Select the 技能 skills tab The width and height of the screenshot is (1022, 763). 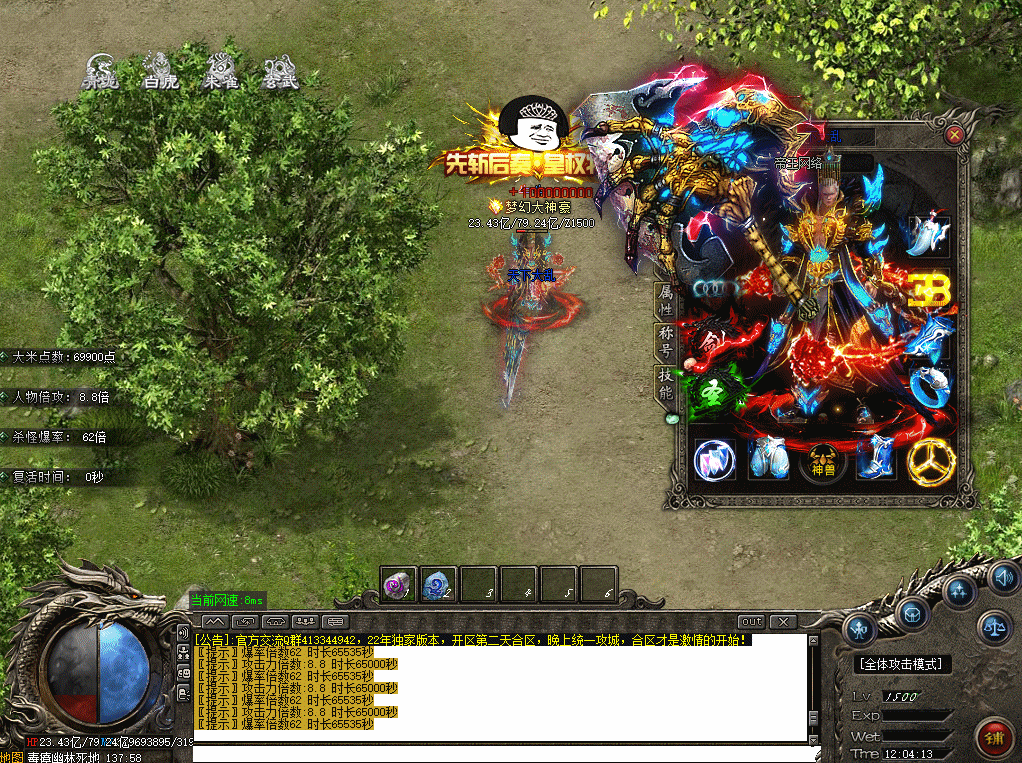[665, 383]
